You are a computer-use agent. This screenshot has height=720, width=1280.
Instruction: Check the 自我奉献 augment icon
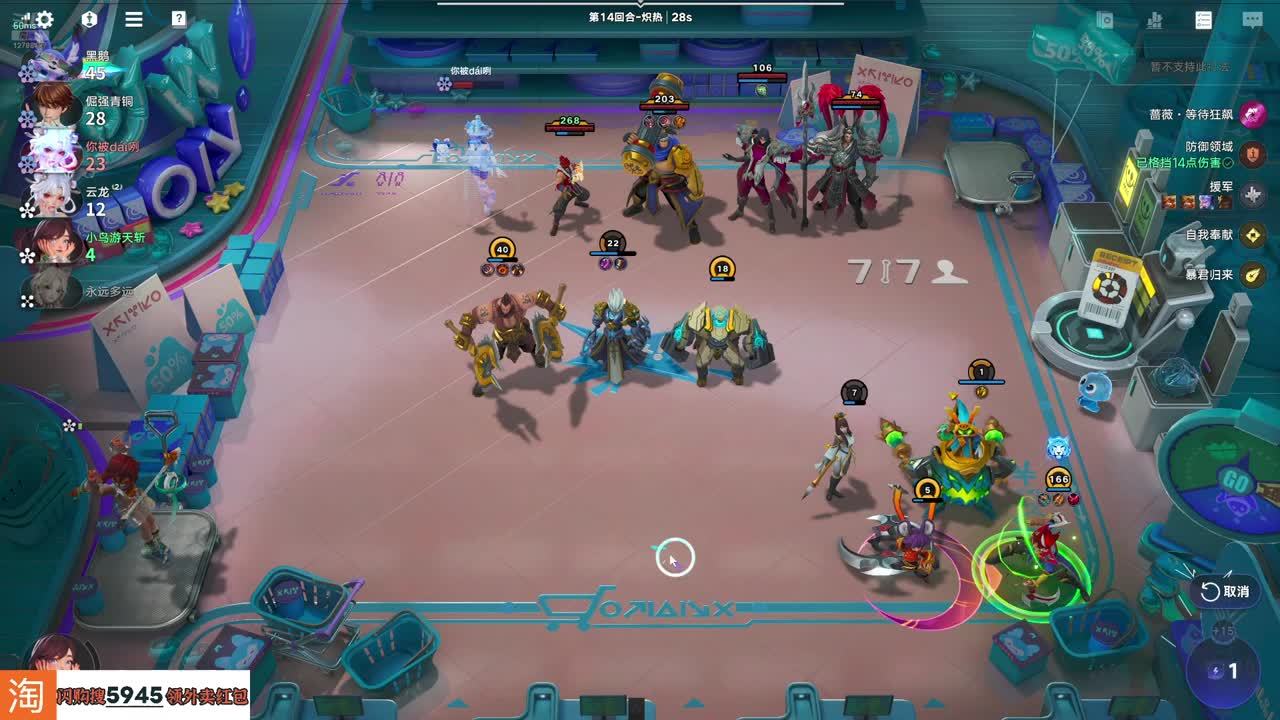click(1252, 234)
